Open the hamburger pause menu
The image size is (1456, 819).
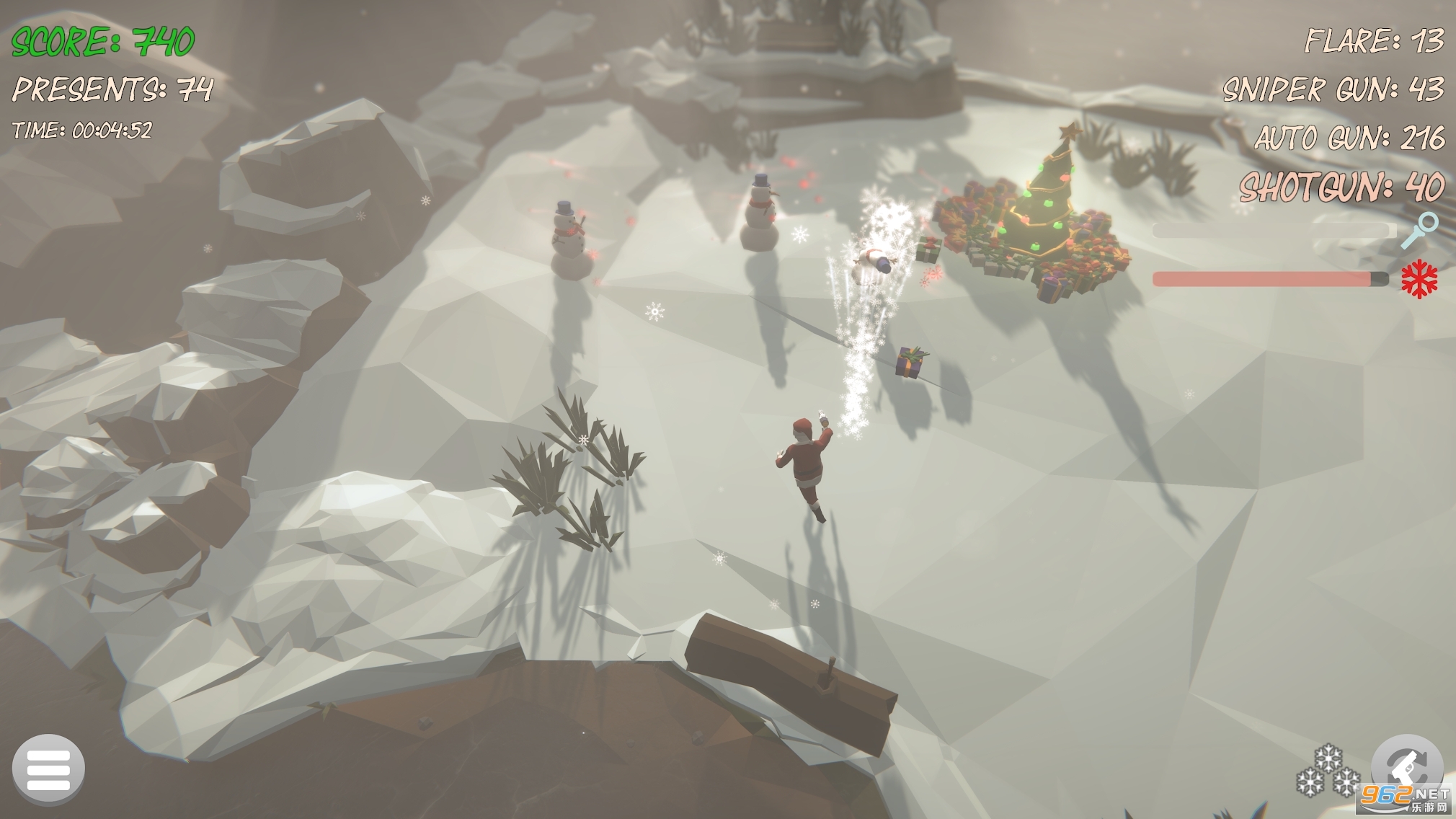[x=48, y=769]
